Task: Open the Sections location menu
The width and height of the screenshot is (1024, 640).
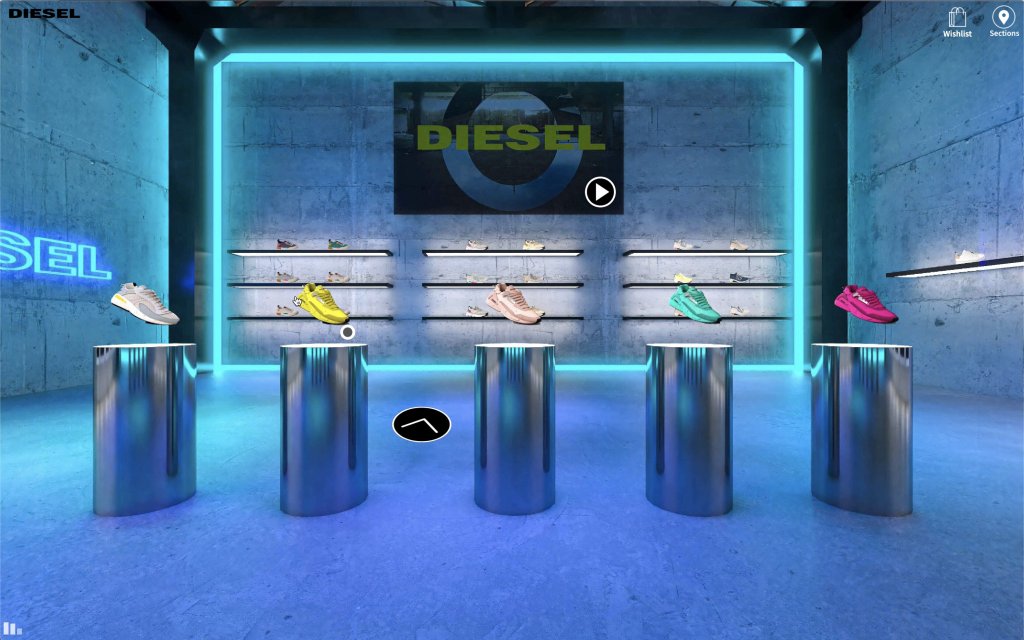Action: click(1003, 22)
